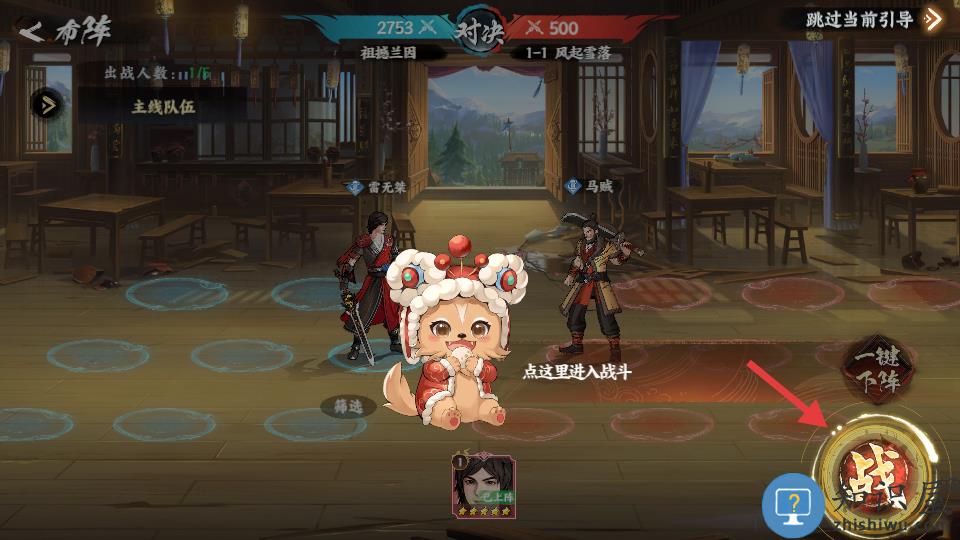
Task: Open the 筛选 hero filter
Action: 349,406
